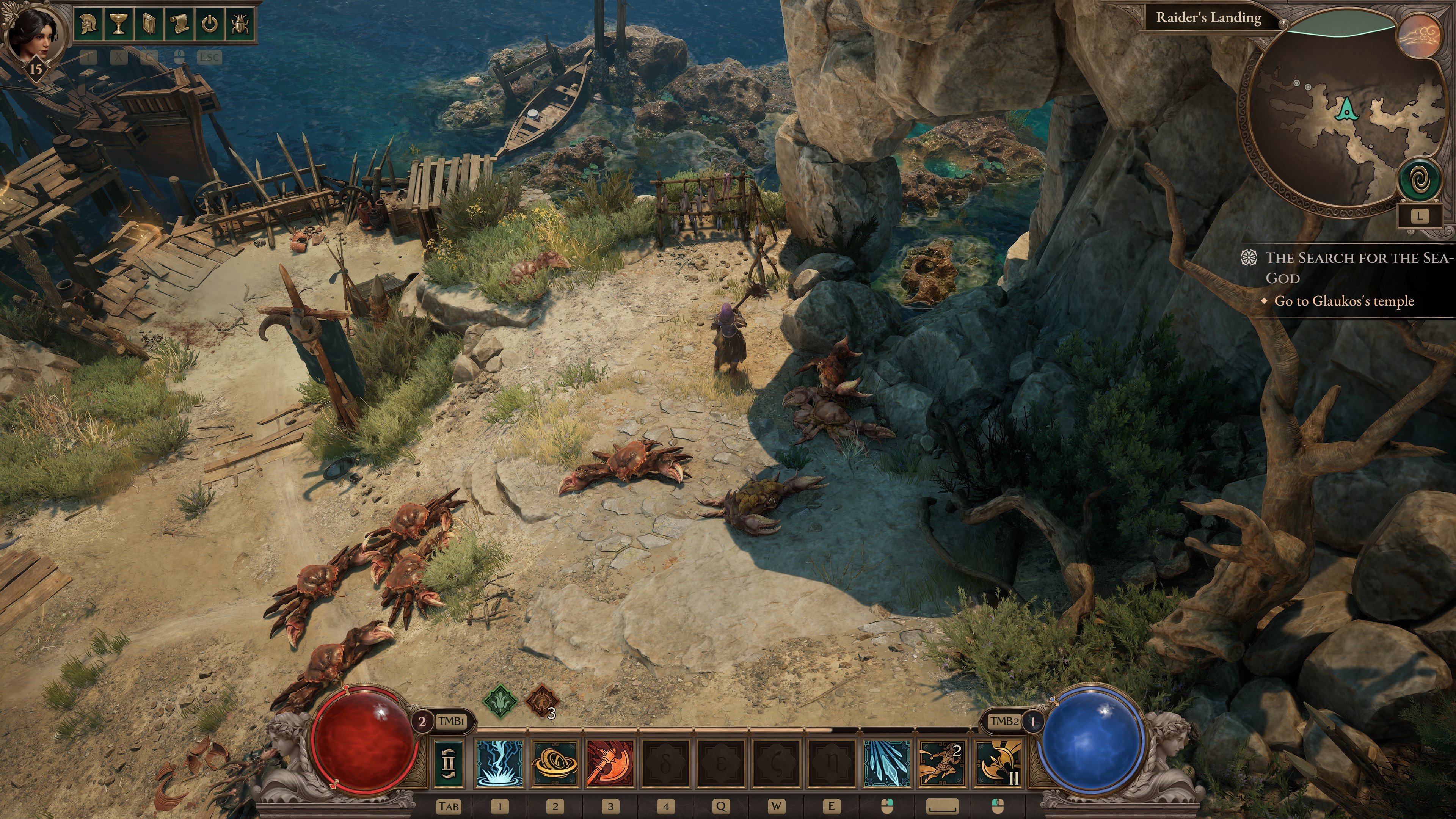Use the golden spinning rings ability

[555, 763]
